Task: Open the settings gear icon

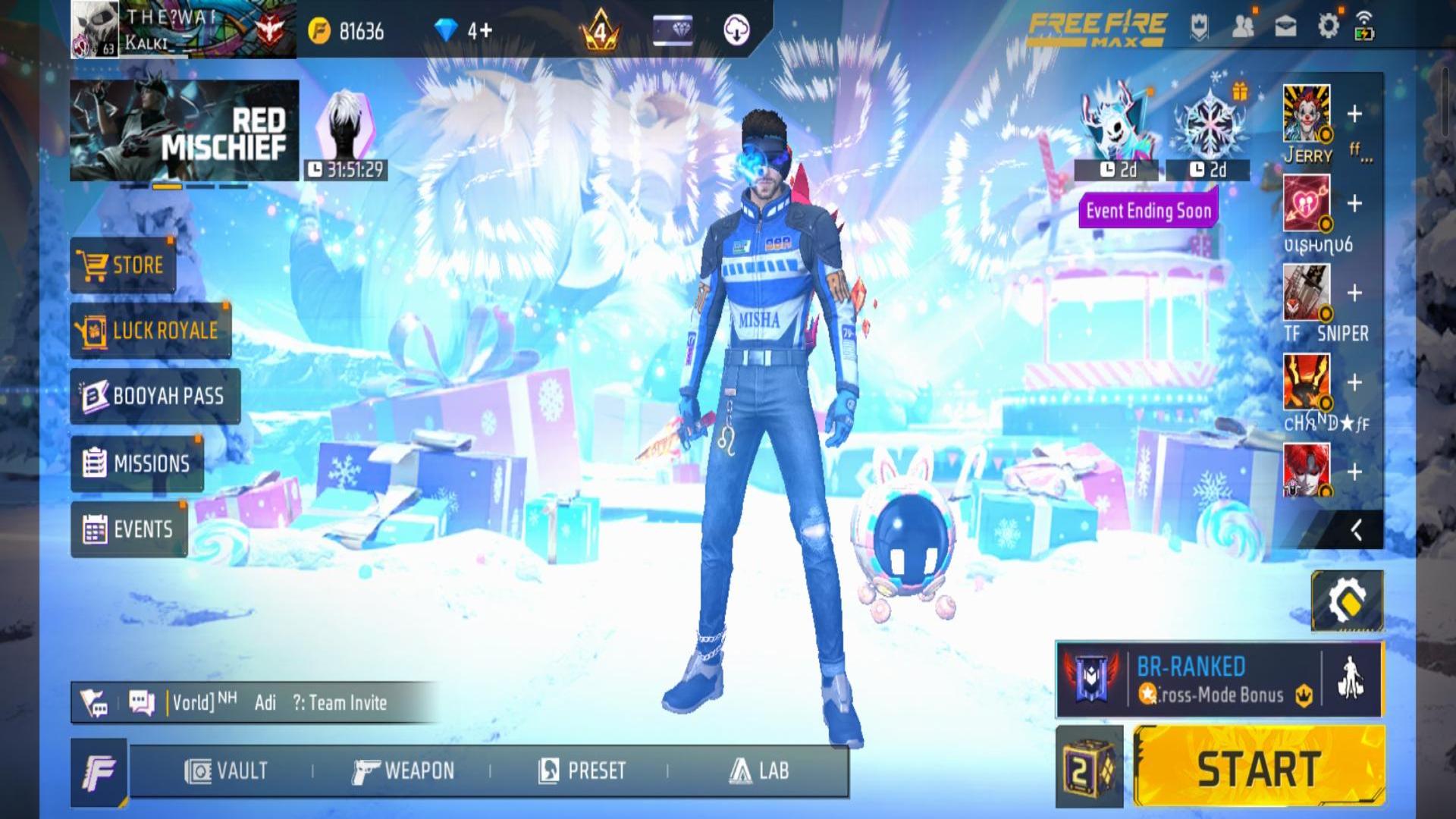Action: (1329, 27)
